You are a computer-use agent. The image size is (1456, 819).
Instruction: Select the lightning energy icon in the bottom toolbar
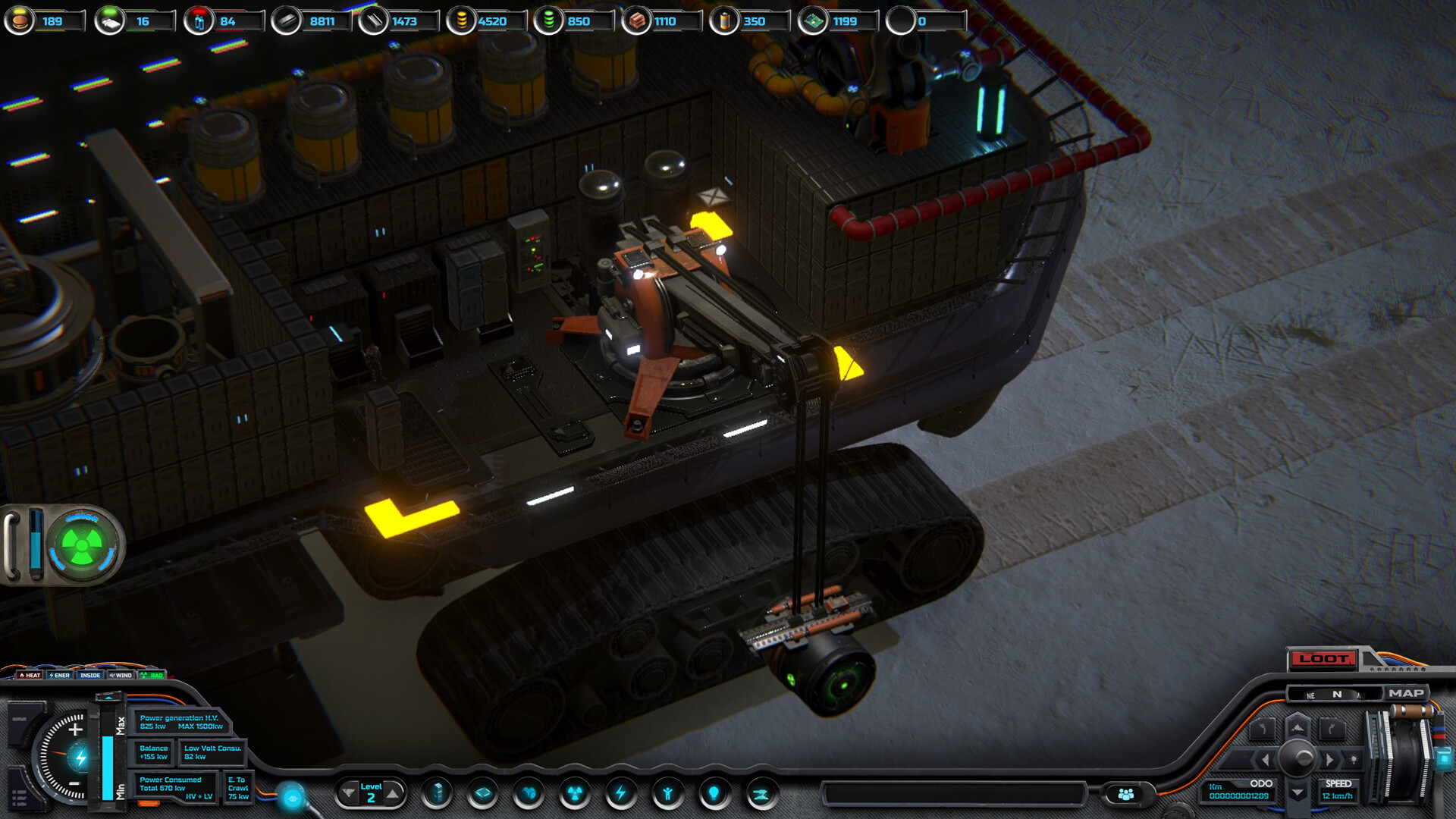pos(621,794)
